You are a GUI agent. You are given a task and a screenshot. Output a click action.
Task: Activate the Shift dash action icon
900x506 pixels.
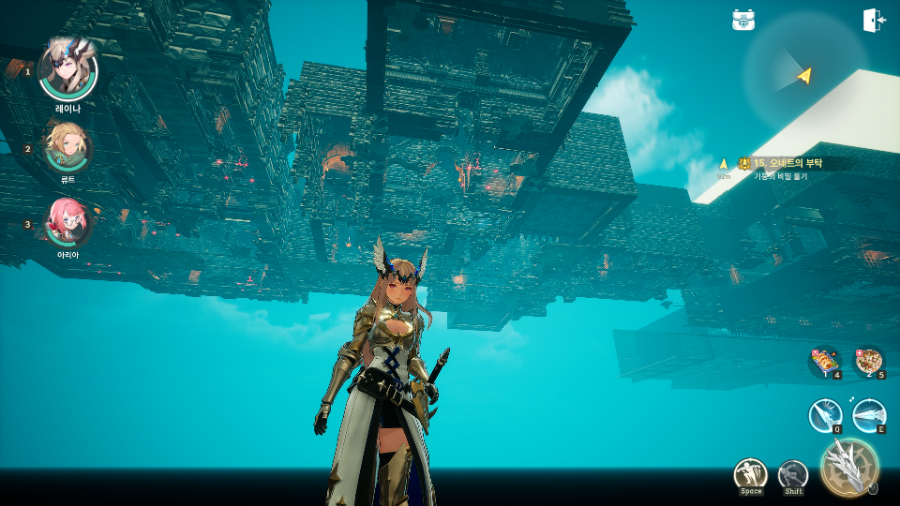[x=793, y=474]
